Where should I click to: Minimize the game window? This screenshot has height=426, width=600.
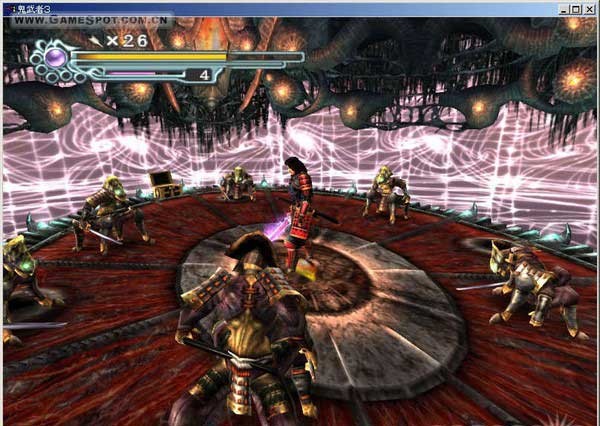[564, 8]
